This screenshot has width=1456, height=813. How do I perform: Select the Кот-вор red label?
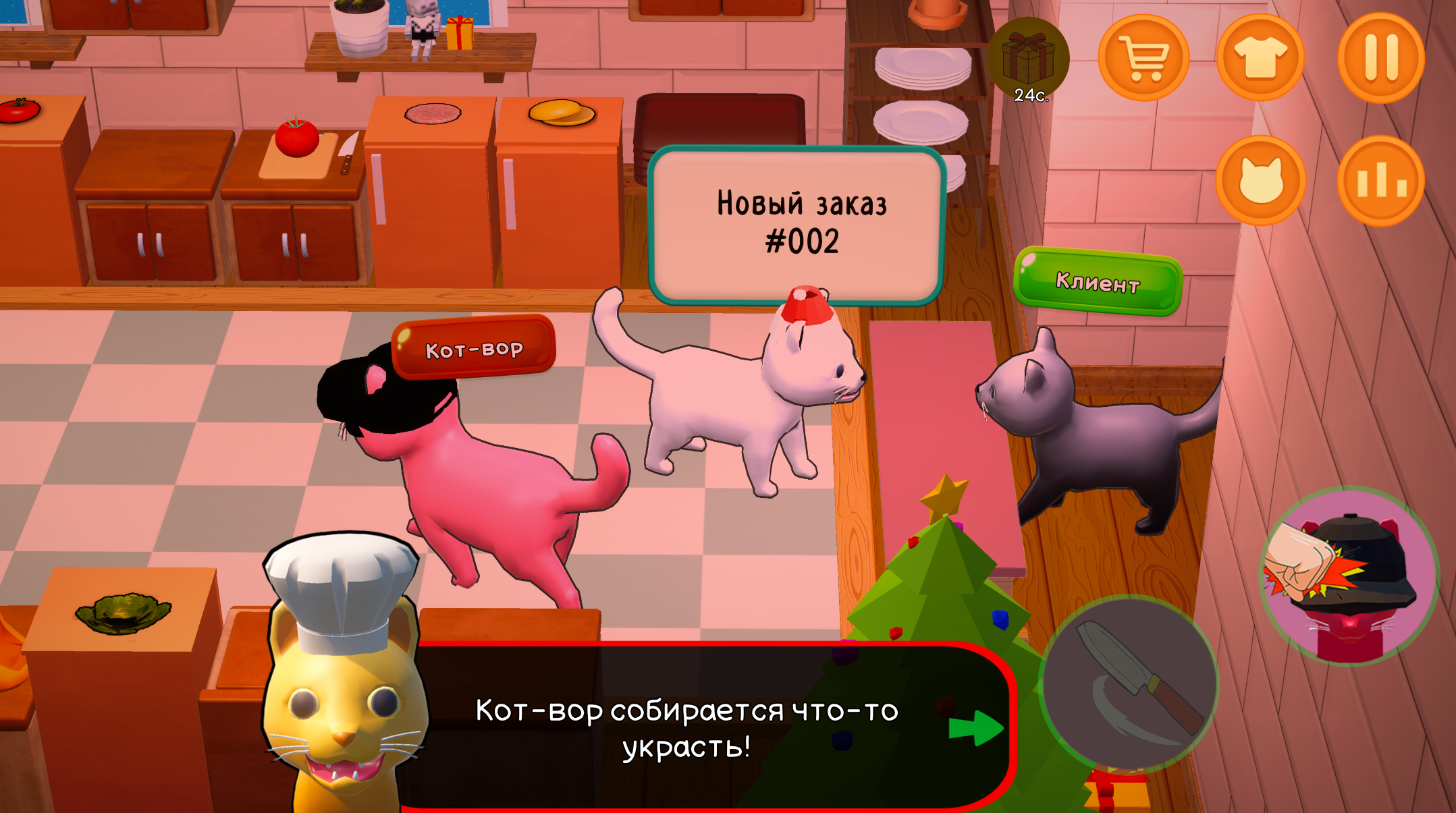[x=475, y=348]
